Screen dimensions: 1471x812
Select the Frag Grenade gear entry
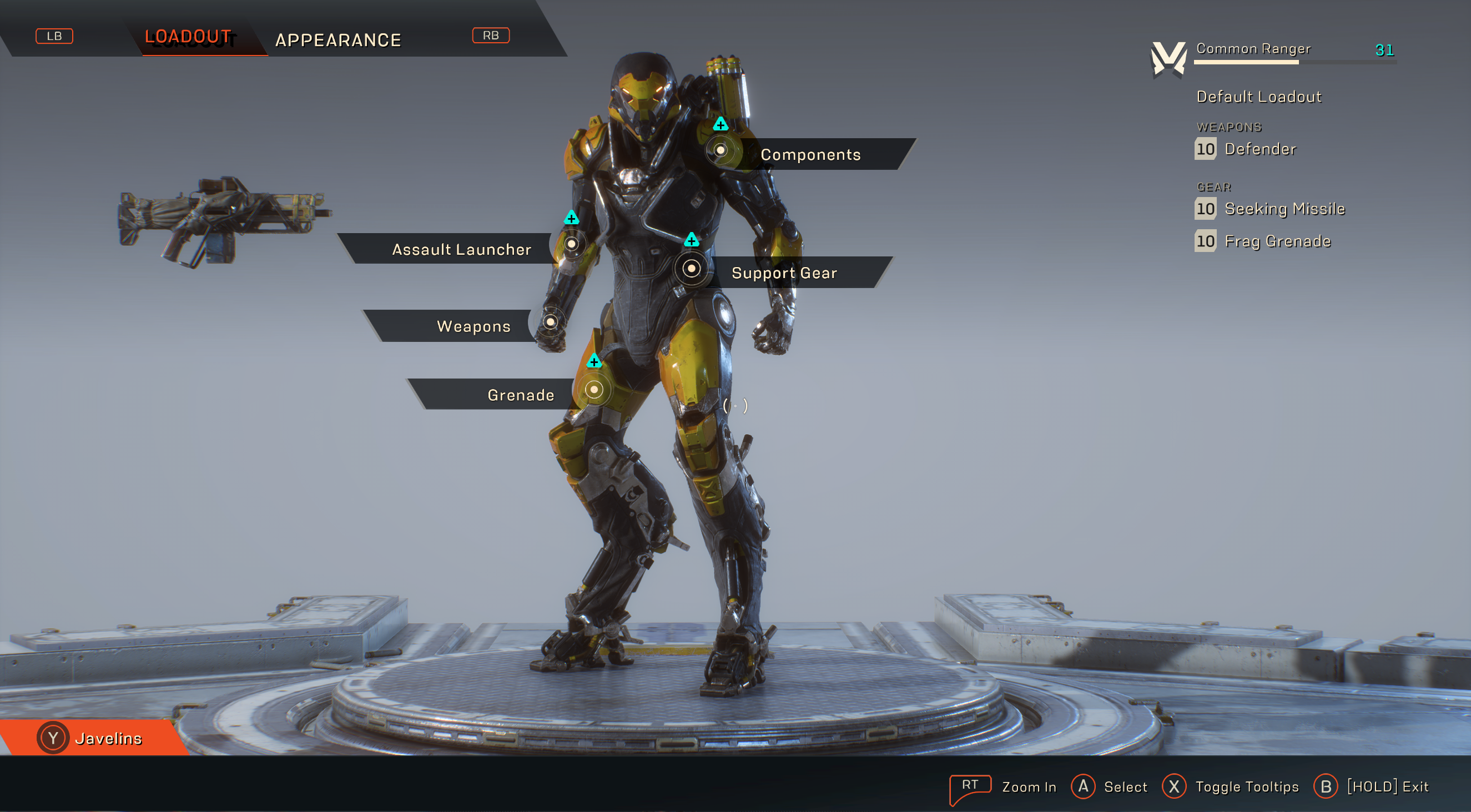coord(1277,241)
